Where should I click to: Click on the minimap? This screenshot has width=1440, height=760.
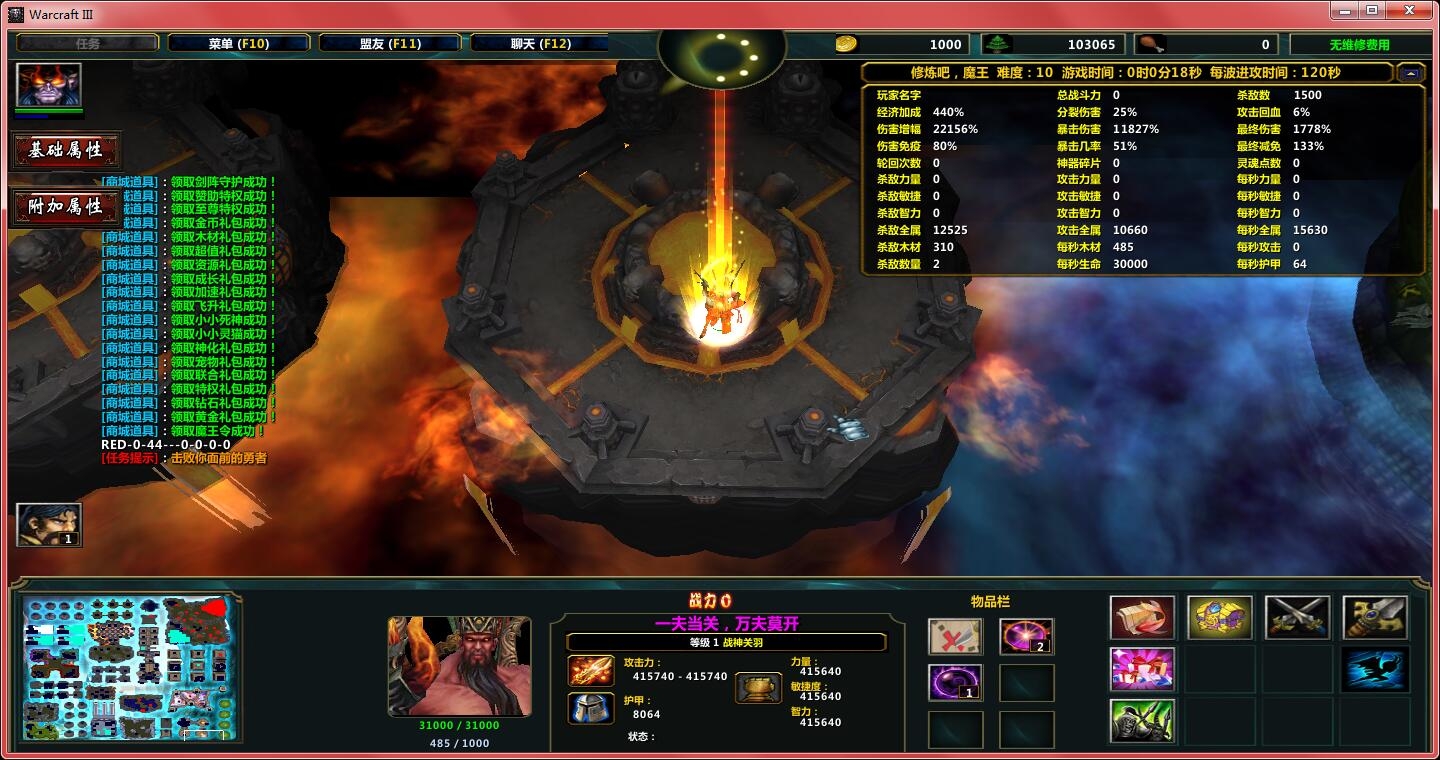coord(130,668)
